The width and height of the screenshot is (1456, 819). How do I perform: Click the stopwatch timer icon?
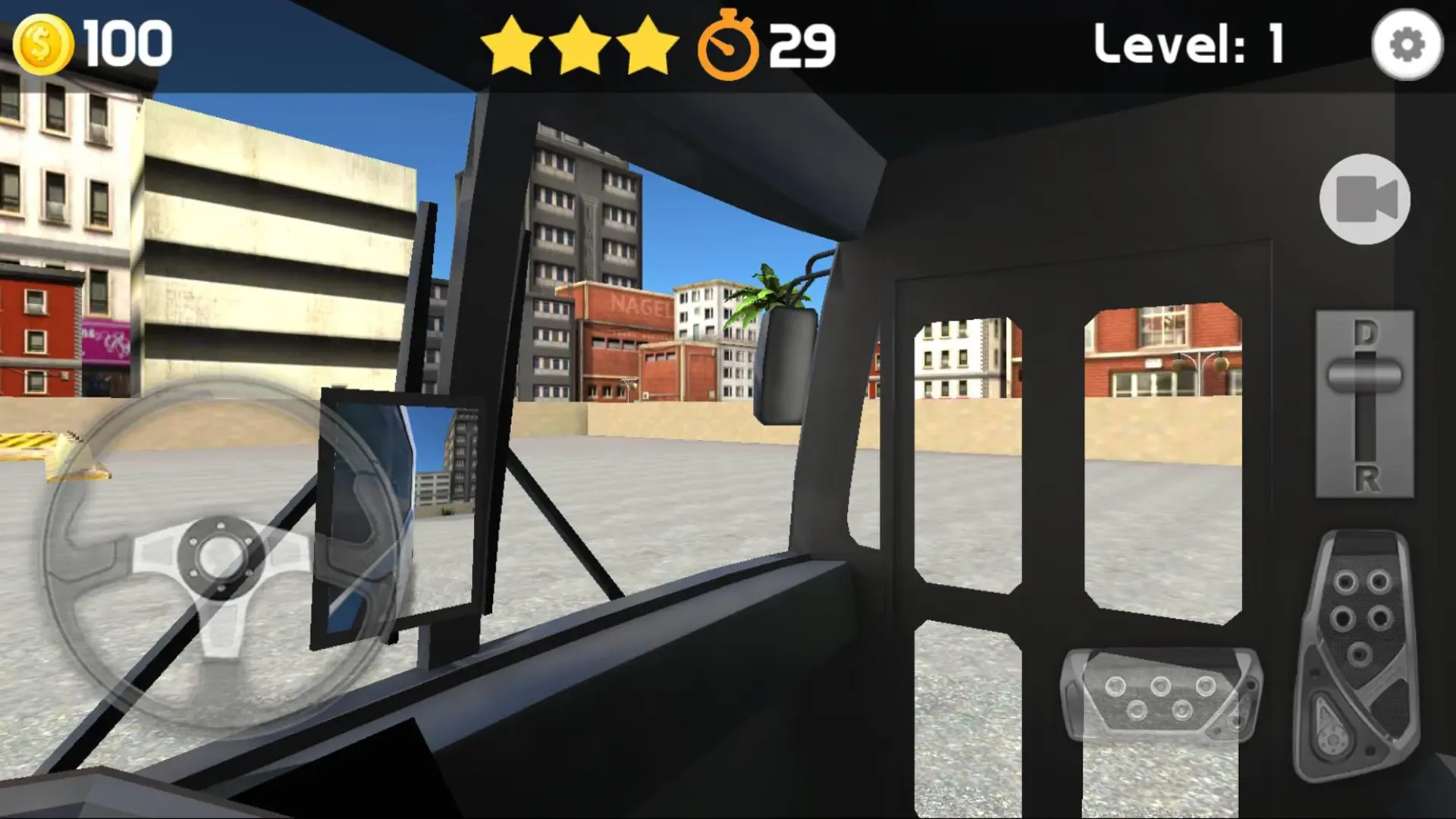pyautogui.click(x=730, y=45)
